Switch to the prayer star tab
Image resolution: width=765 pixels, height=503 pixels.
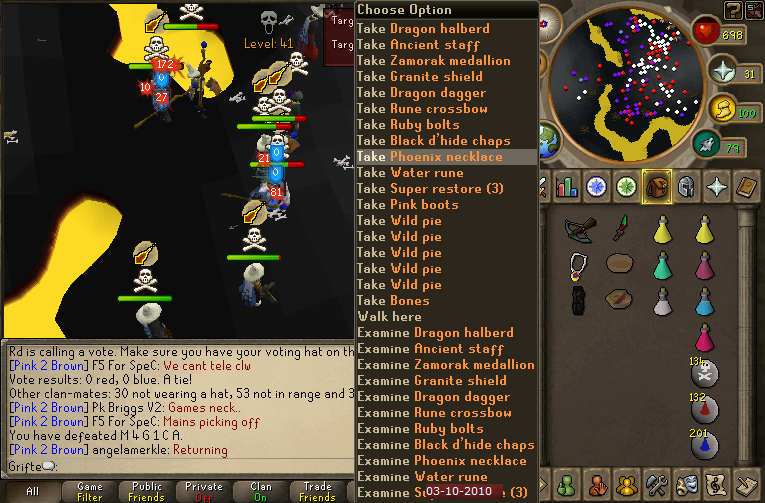click(x=716, y=186)
